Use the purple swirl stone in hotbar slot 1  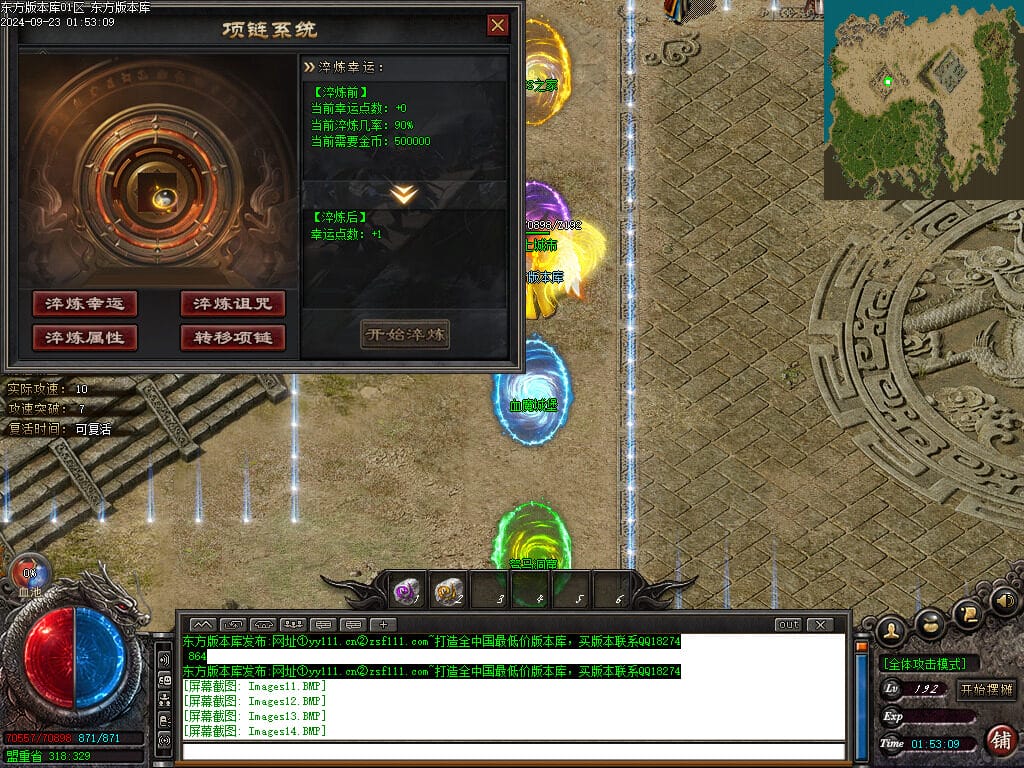(407, 592)
